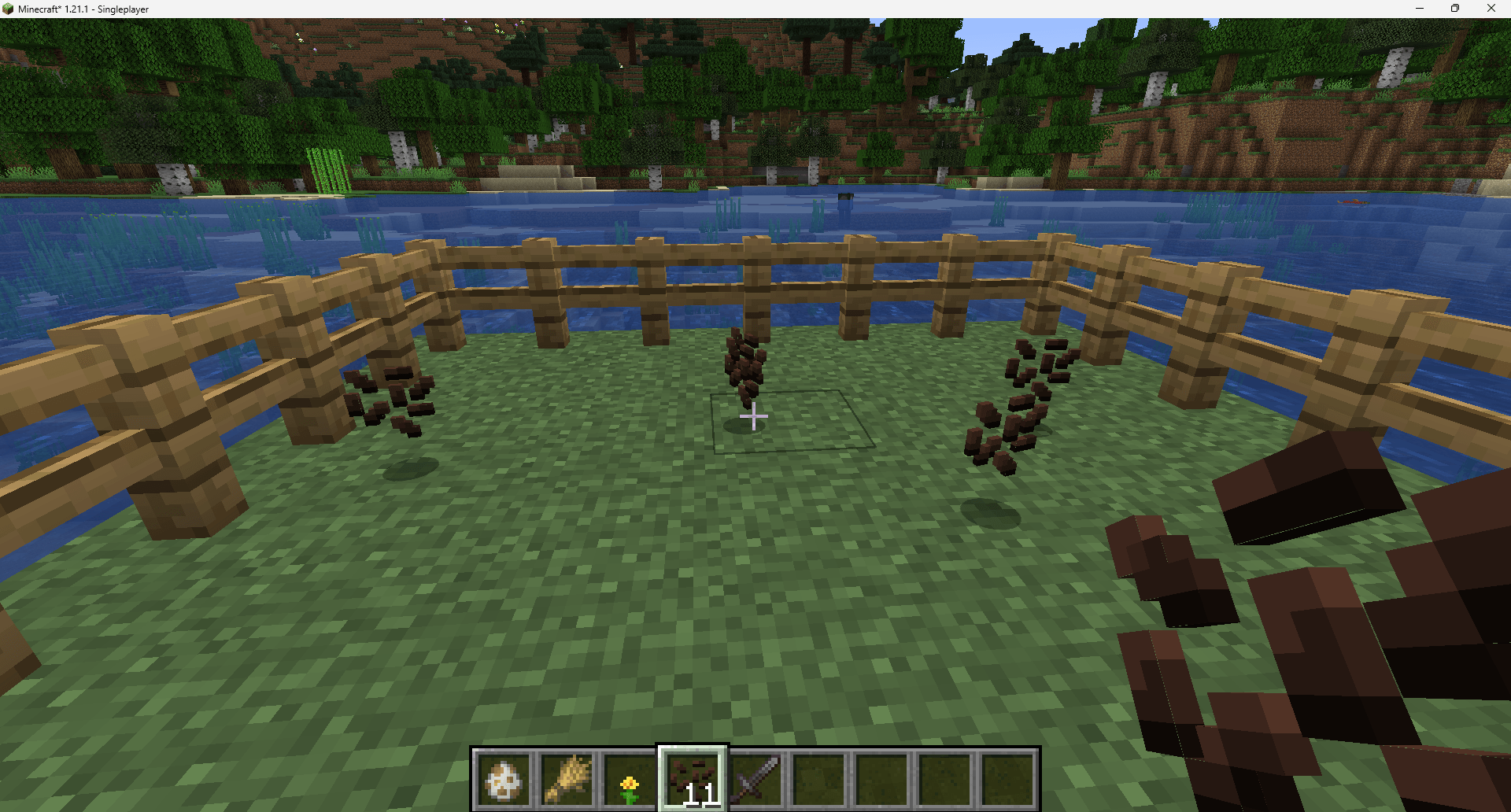Select the cocoa beans stack showing 11
Image resolution: width=1511 pixels, height=812 pixels.
pyautogui.click(x=692, y=779)
